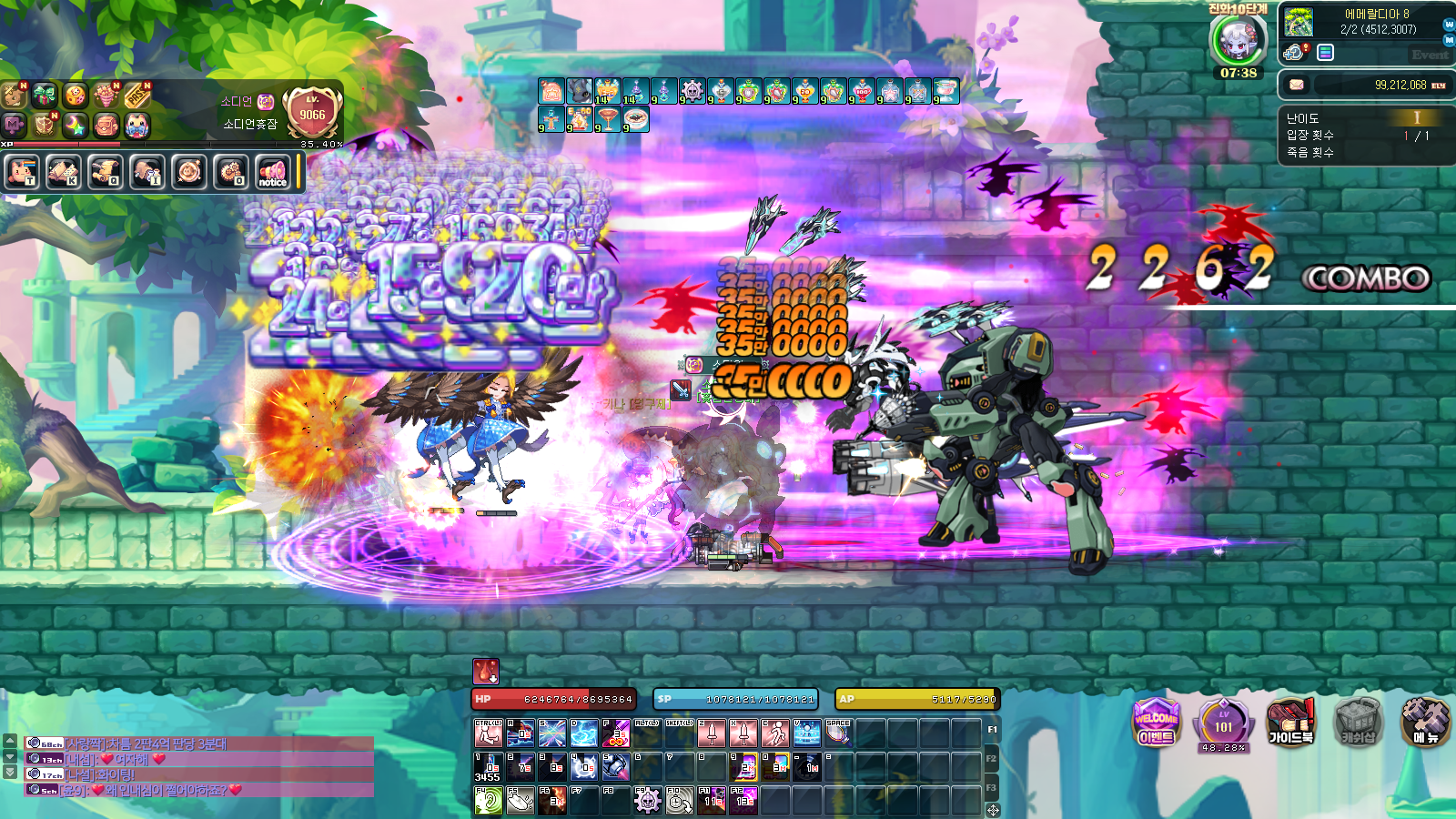
Task: Click the orange dice icon
Action: click(76, 95)
